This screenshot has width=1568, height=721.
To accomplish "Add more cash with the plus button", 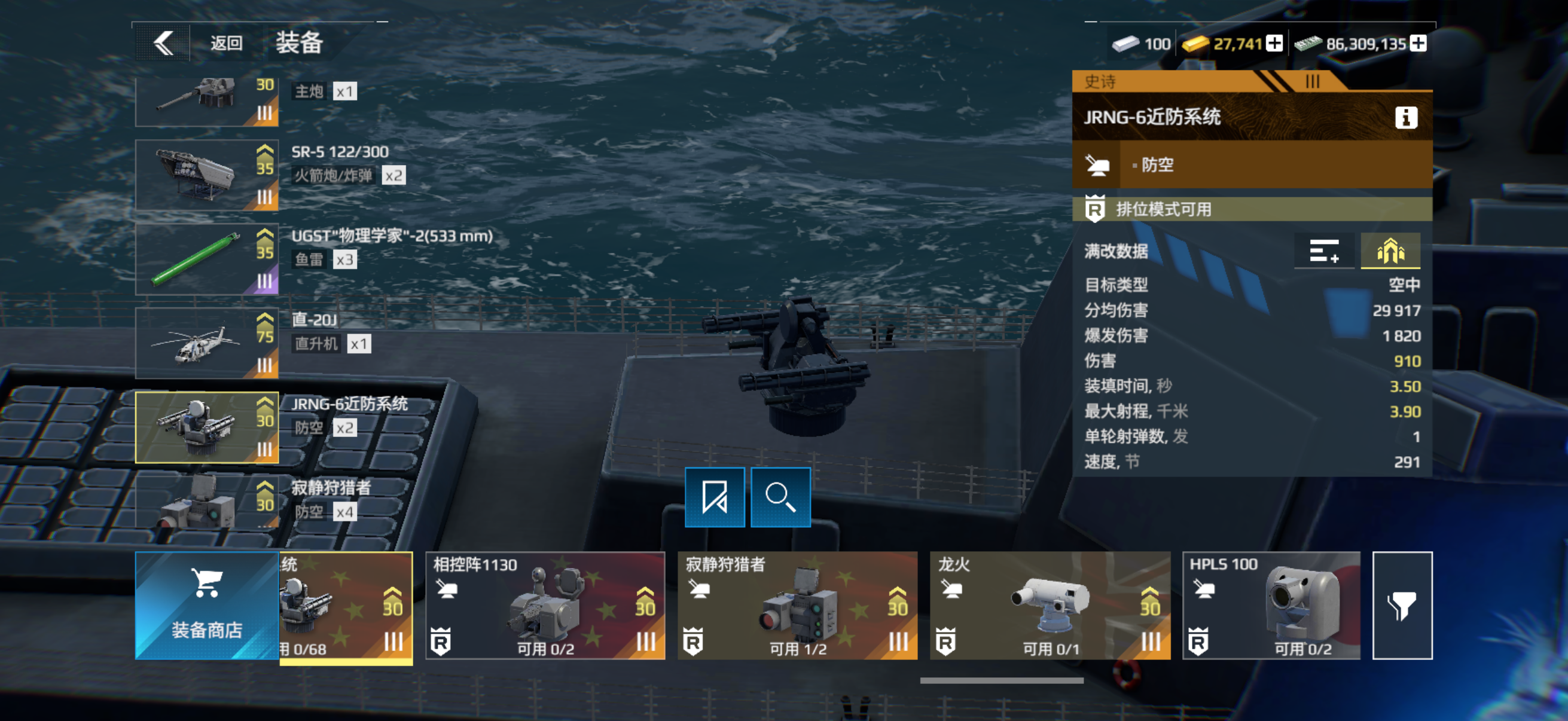I will (1418, 44).
